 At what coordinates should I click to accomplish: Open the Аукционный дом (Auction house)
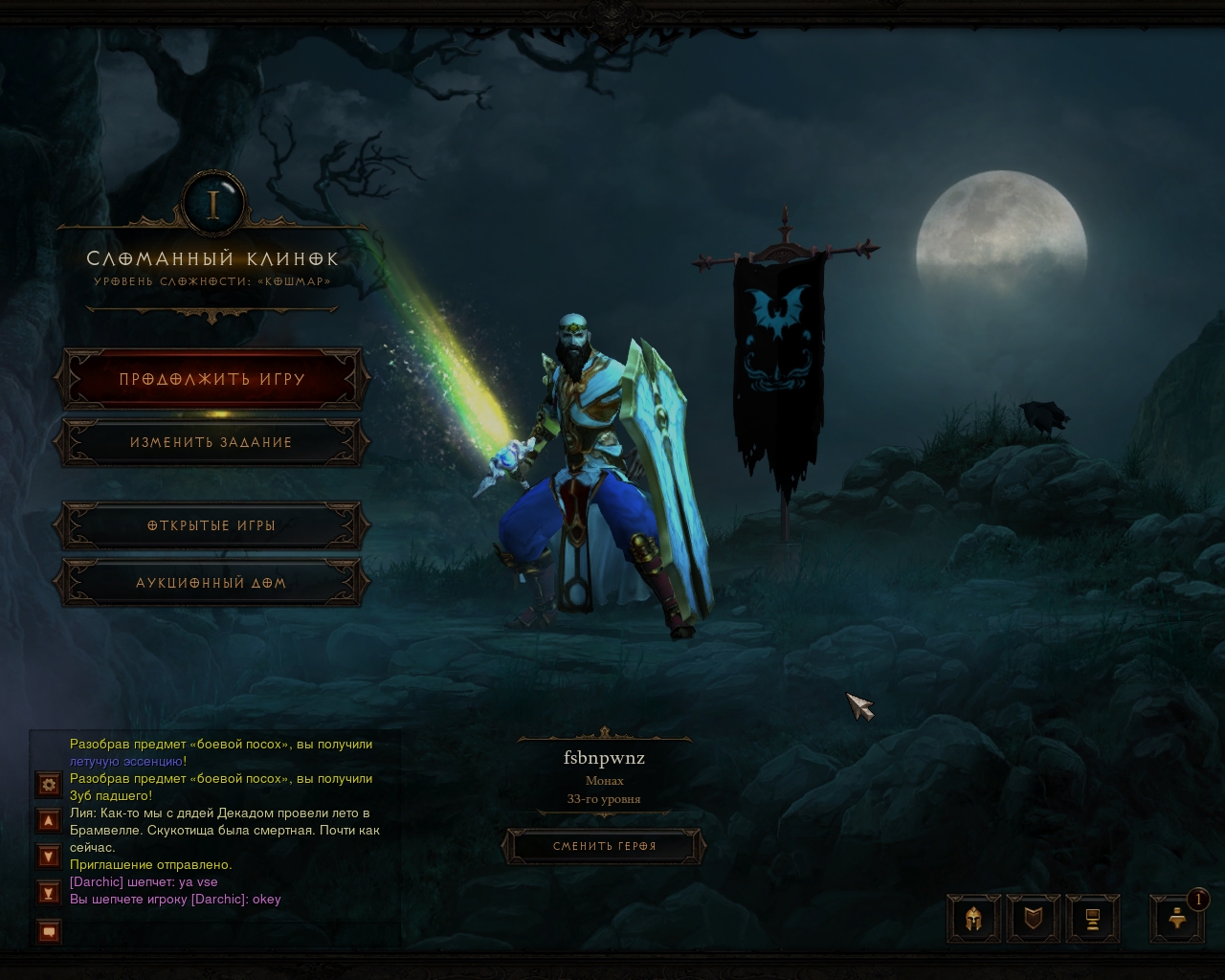(x=212, y=583)
